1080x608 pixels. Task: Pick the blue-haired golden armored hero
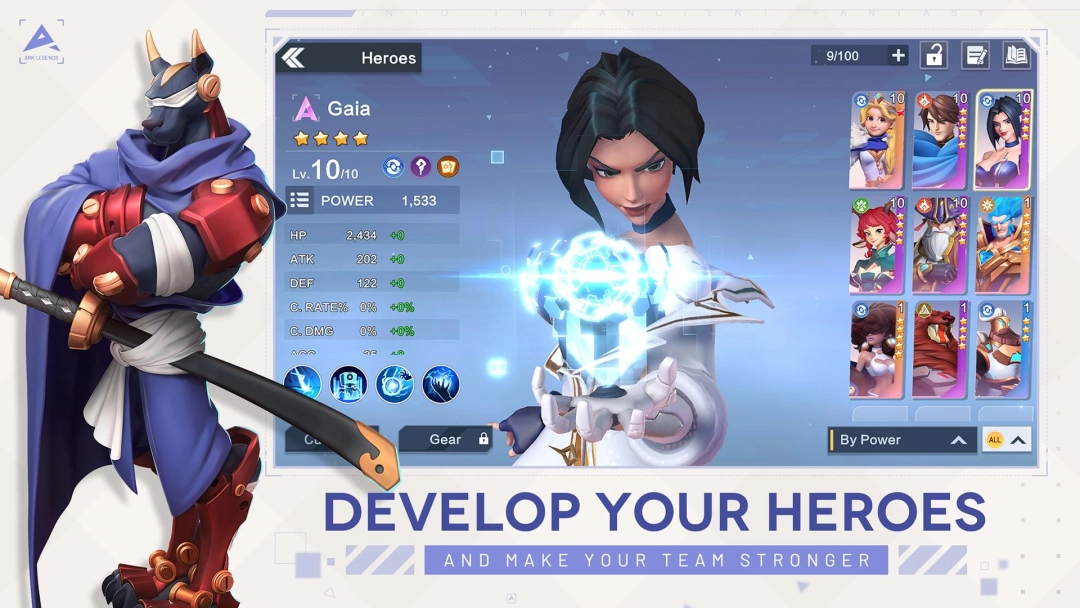pyautogui.click(x=1003, y=245)
